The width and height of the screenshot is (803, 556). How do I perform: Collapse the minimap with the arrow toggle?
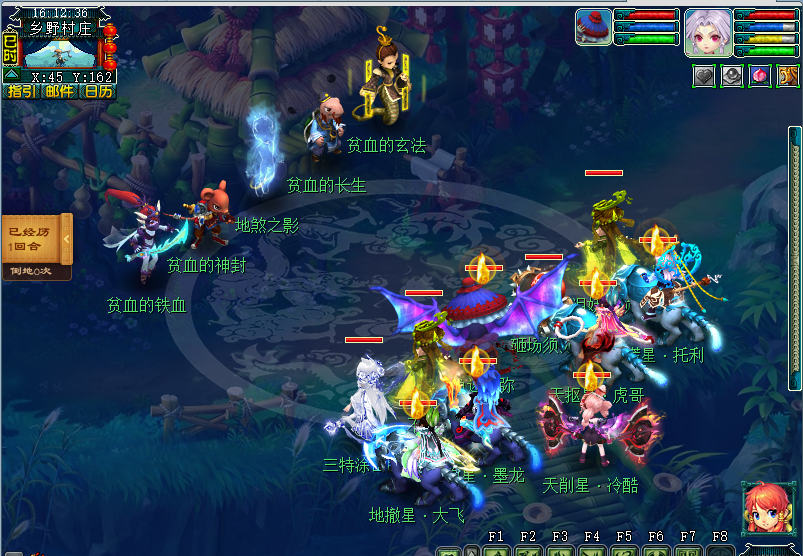pyautogui.click(x=11, y=75)
